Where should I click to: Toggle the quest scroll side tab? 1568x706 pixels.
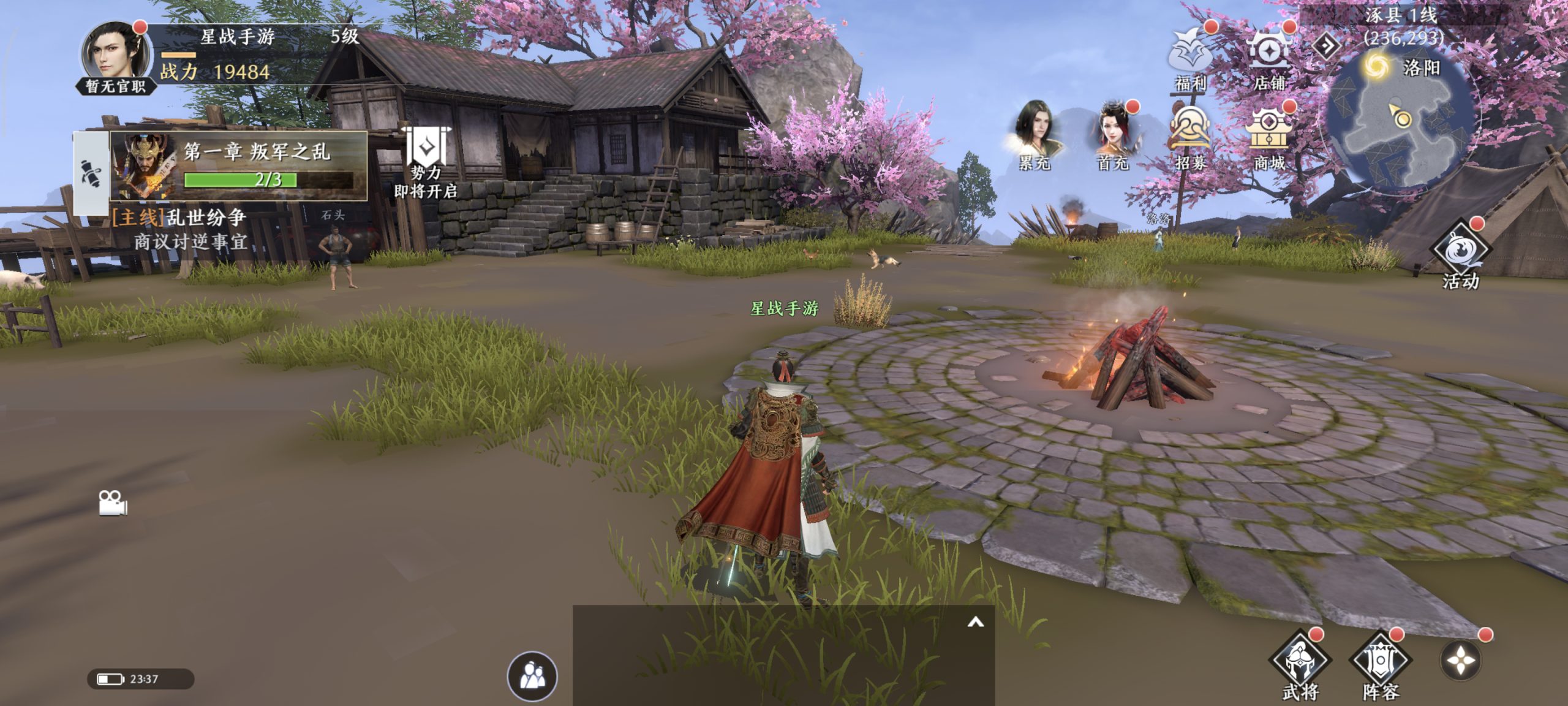pyautogui.click(x=91, y=174)
